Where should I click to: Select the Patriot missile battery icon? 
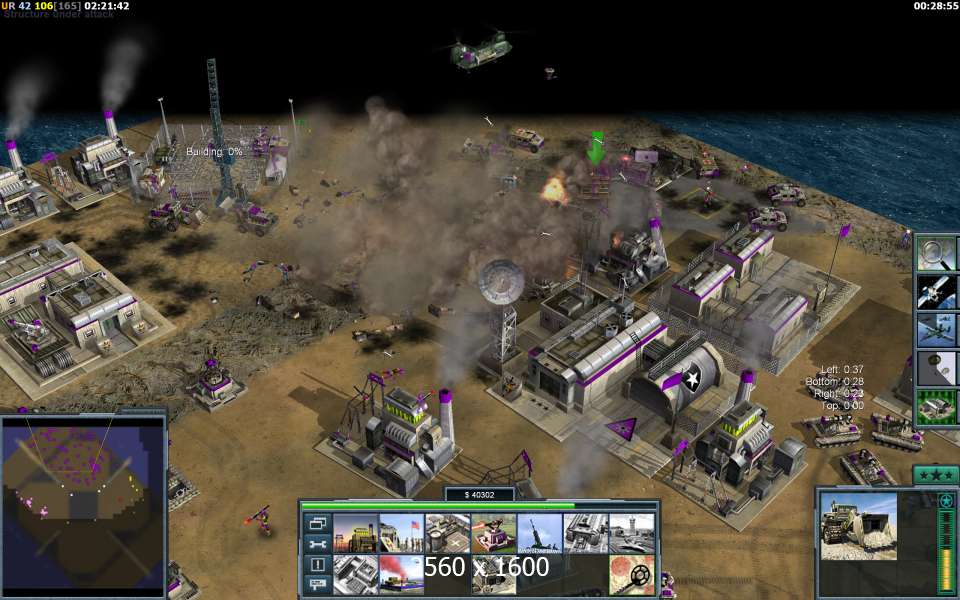click(x=539, y=533)
